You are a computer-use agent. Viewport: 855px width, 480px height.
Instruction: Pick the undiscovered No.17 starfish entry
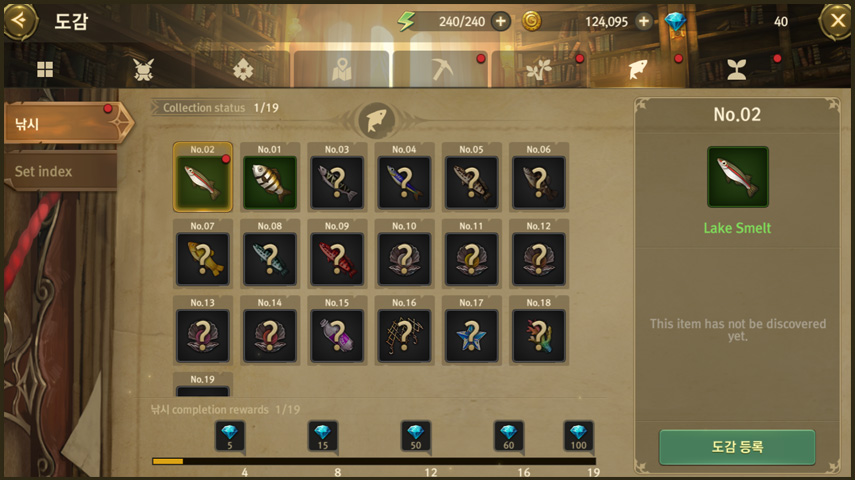point(471,335)
